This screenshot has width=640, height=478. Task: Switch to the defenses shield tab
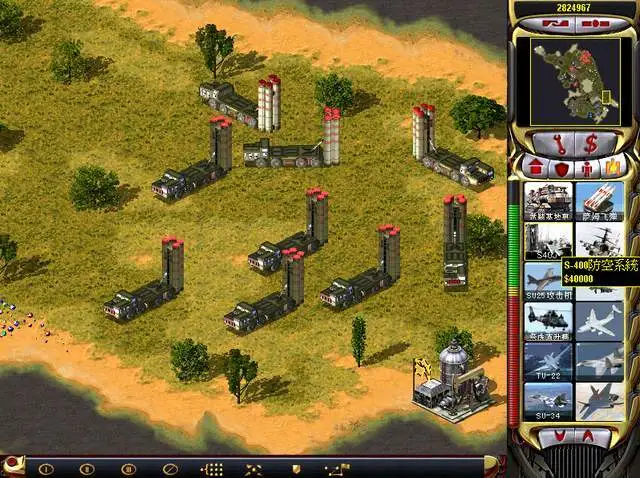click(560, 166)
